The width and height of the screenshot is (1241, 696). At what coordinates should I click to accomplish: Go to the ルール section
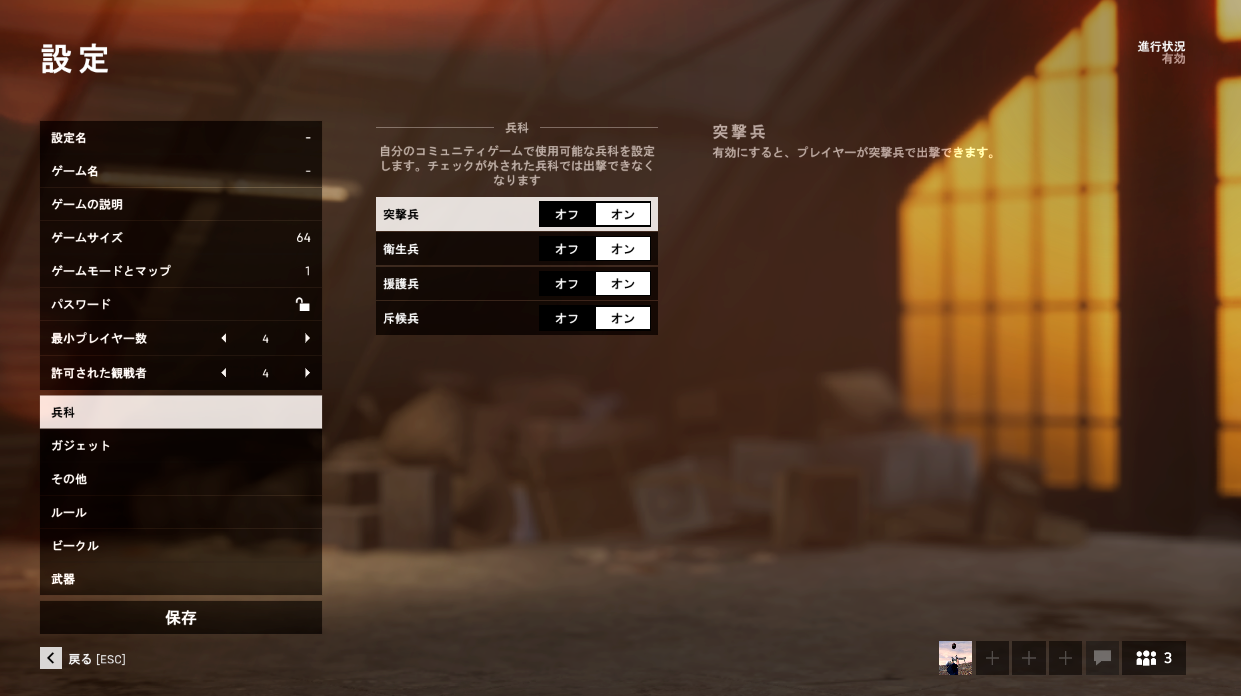click(180, 513)
